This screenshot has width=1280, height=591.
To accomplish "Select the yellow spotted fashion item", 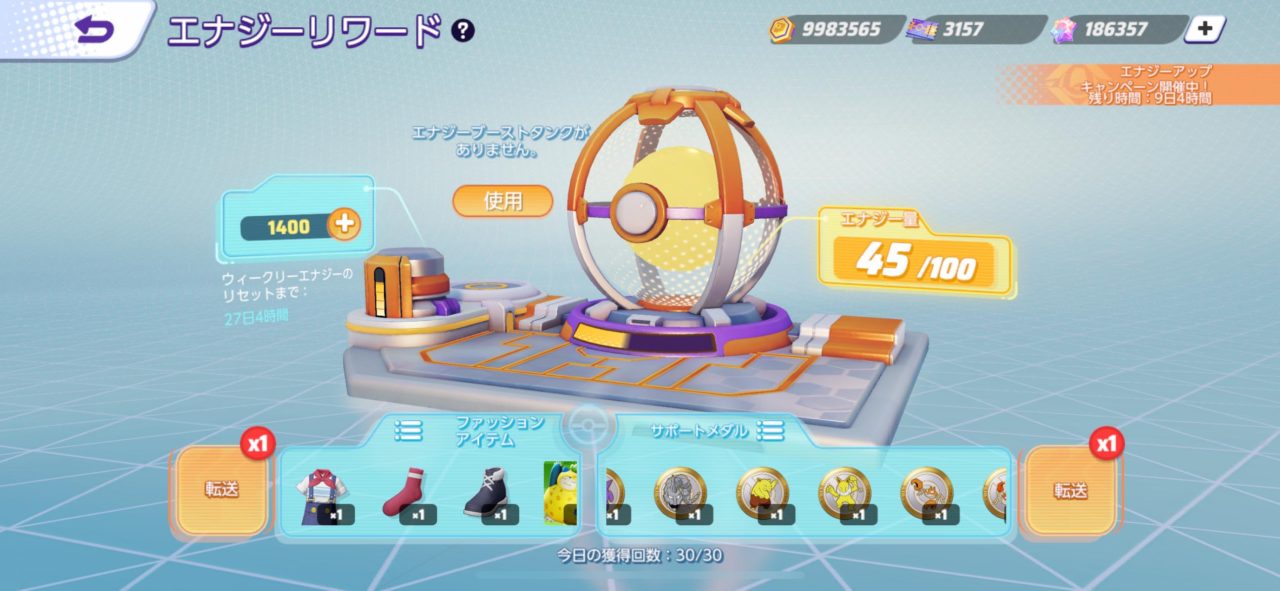I will coord(561,494).
